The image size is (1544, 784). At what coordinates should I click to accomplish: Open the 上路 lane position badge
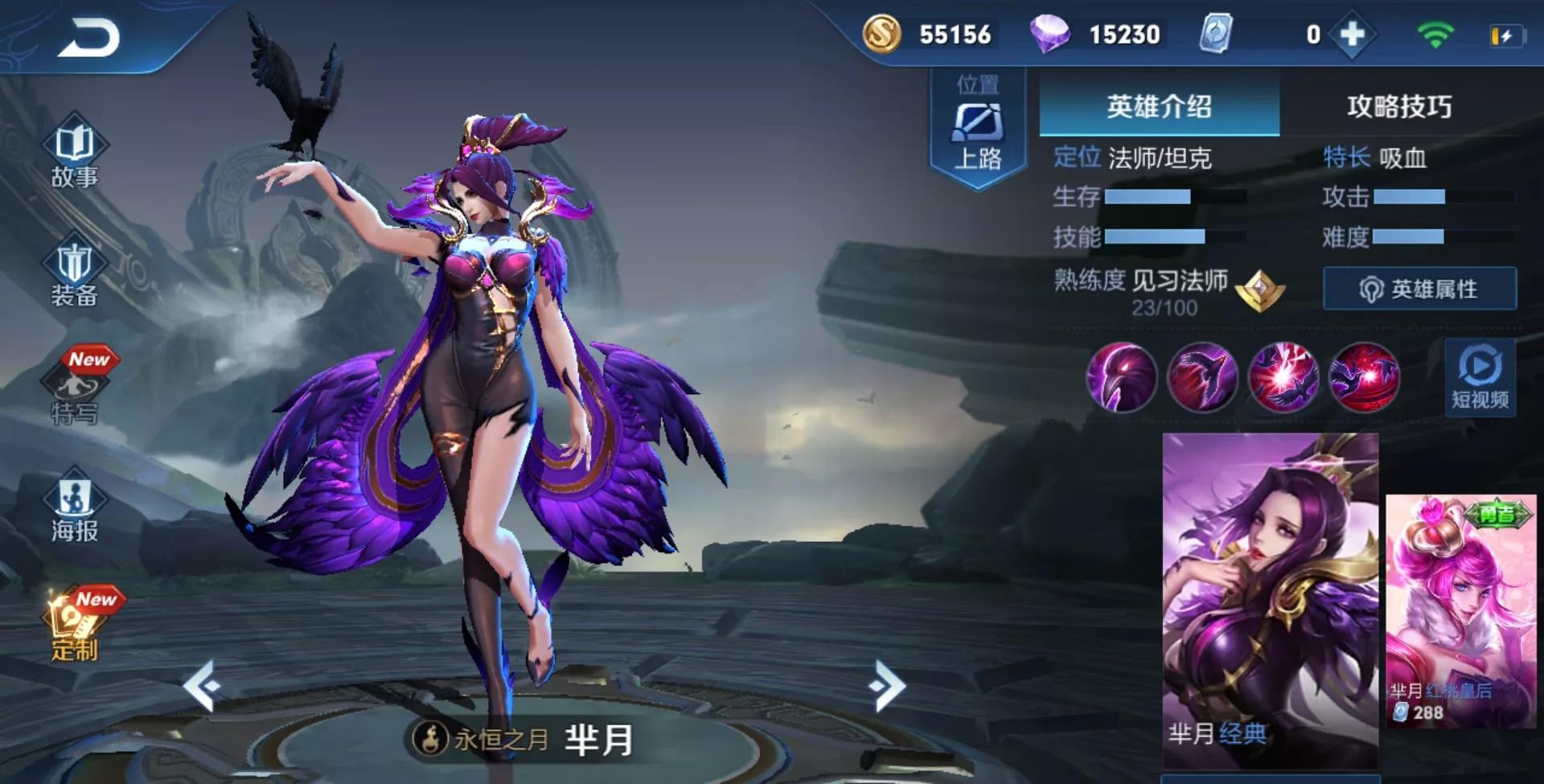pos(978,129)
